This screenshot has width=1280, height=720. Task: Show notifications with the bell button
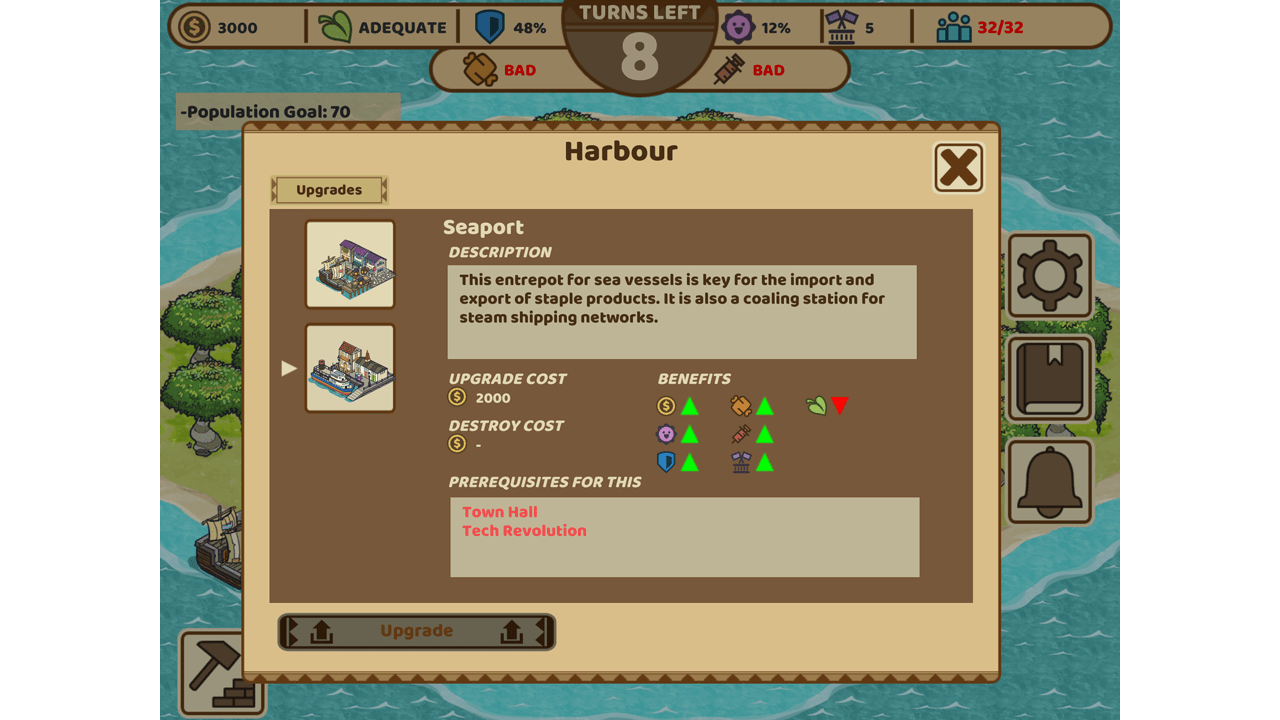[1049, 482]
